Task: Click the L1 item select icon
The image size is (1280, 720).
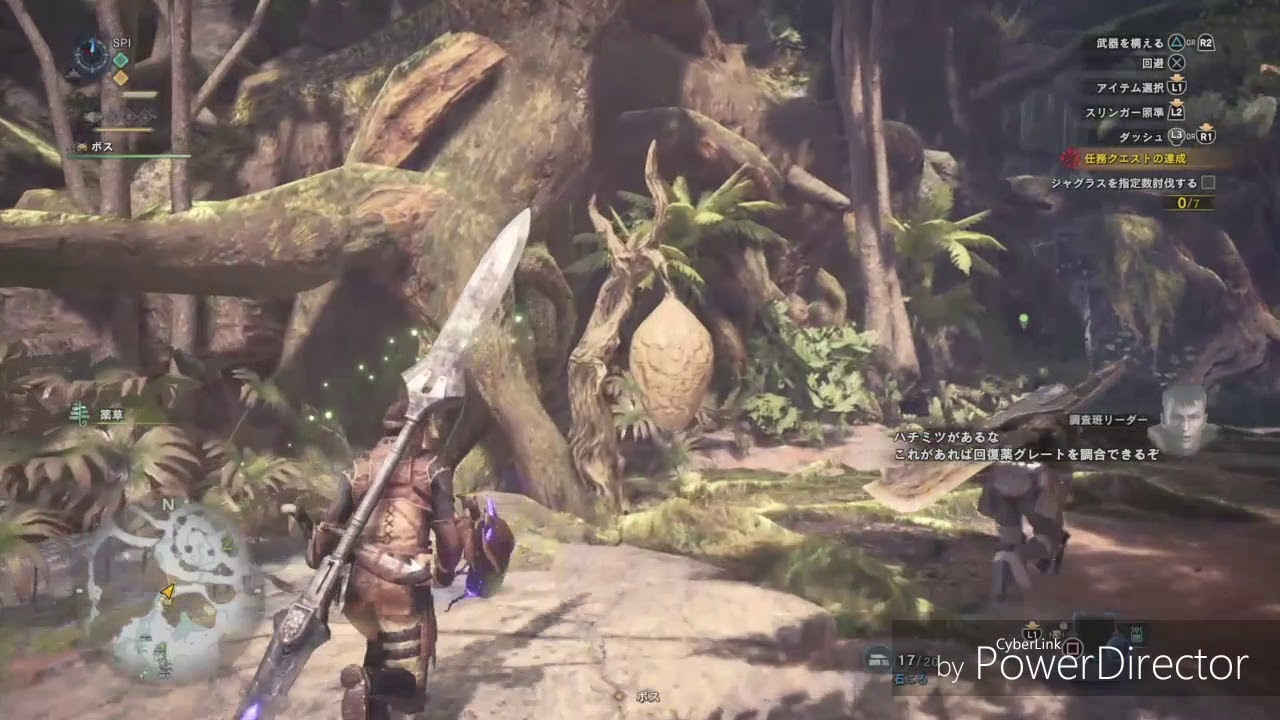Action: (1179, 87)
